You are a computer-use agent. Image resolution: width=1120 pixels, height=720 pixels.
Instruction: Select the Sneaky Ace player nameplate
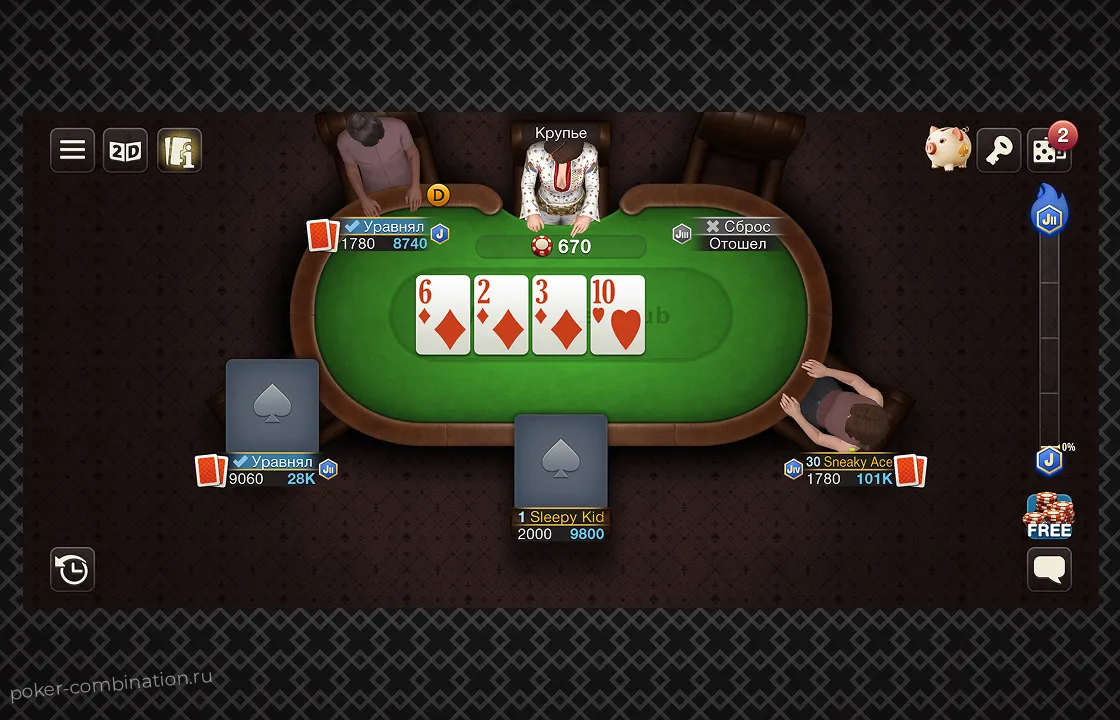click(850, 470)
